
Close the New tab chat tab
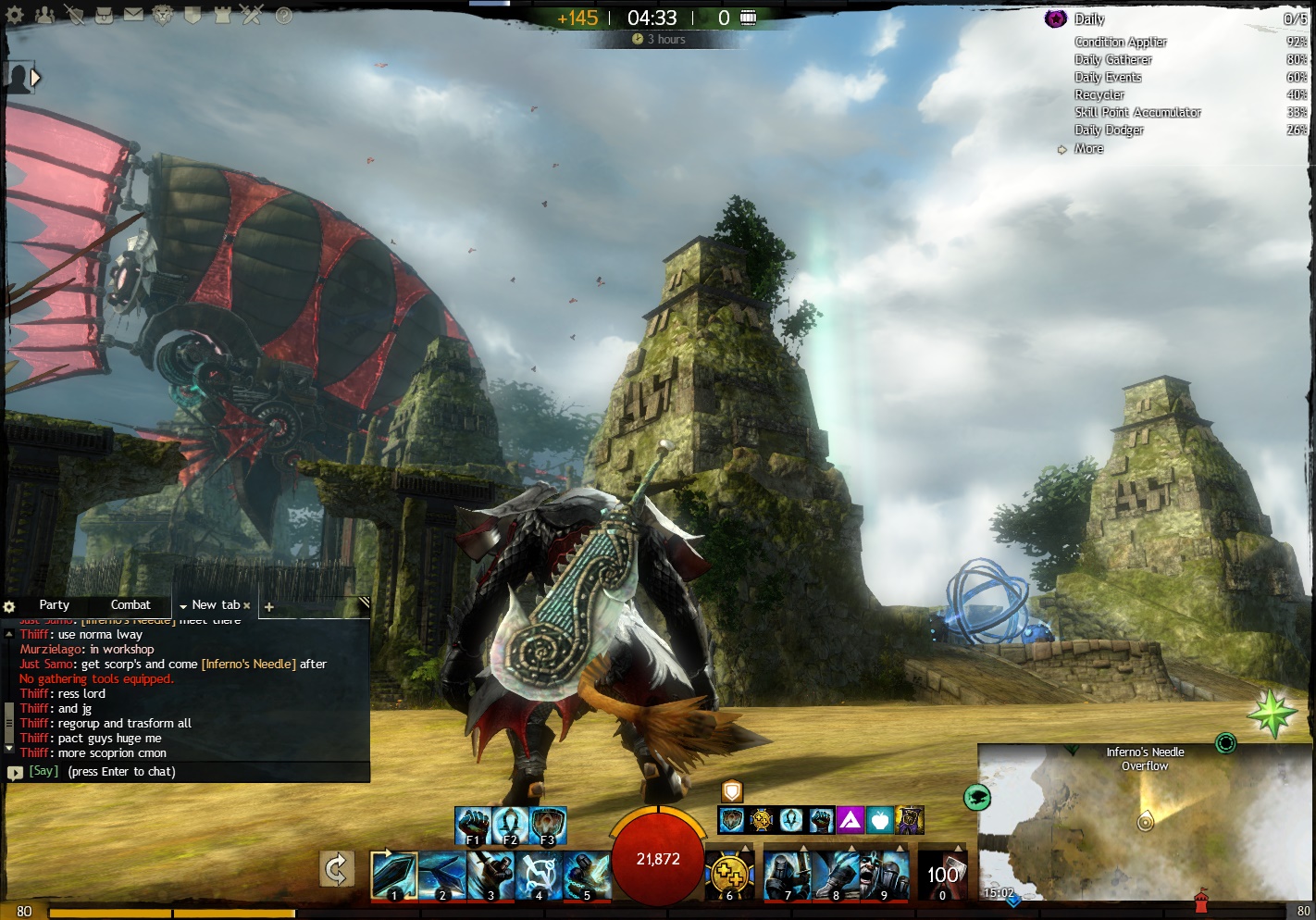point(247,606)
